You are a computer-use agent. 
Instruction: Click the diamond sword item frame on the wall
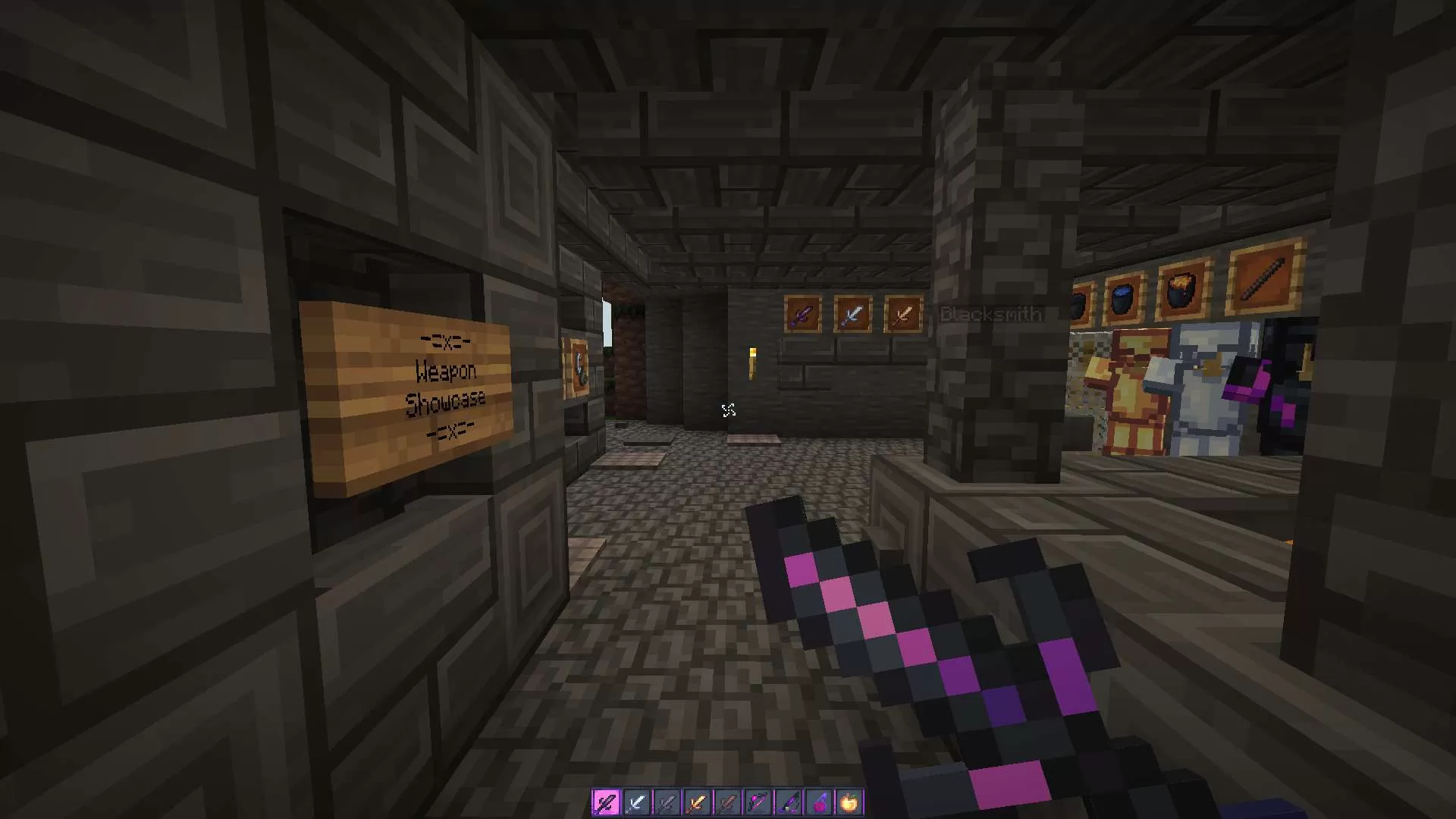[x=852, y=313]
